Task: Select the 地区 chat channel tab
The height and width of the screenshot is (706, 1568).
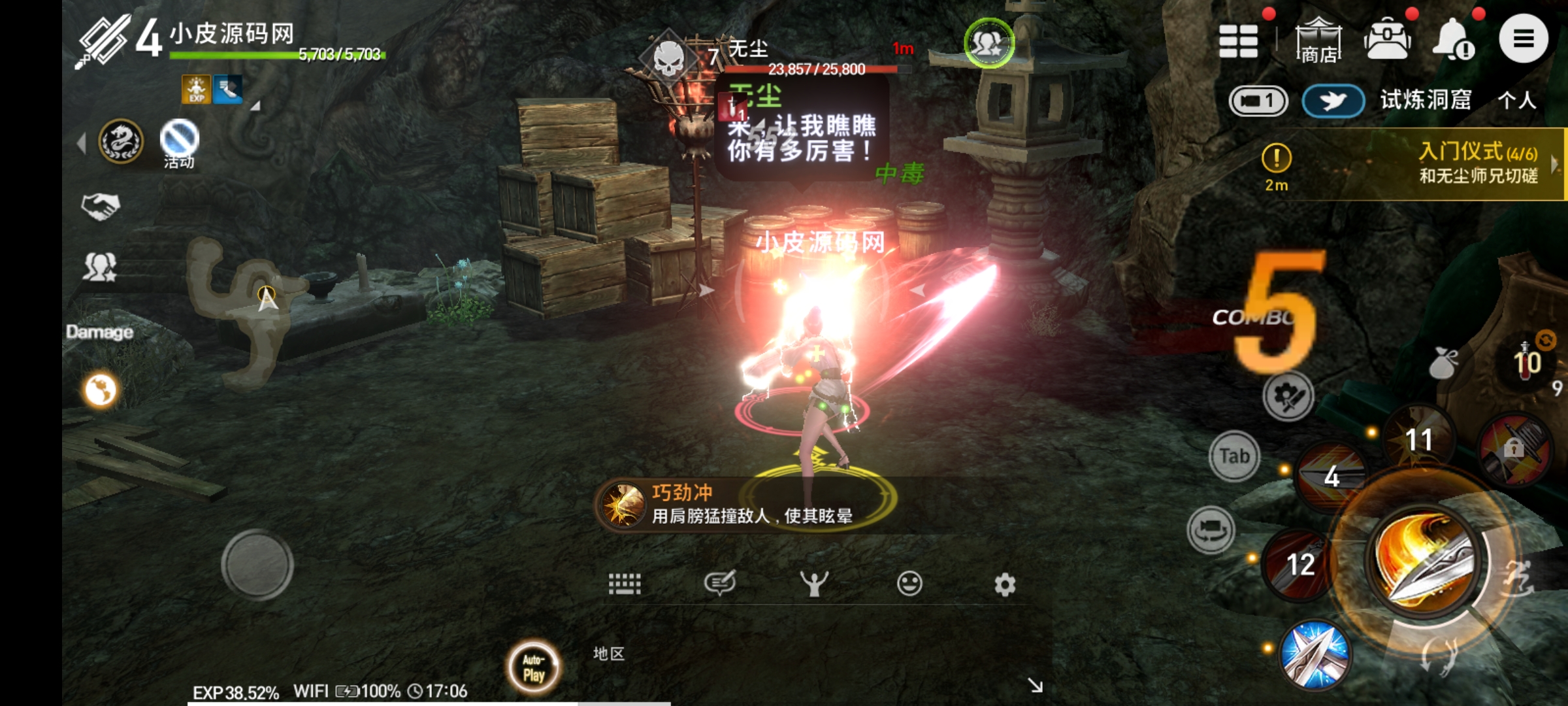Action: [x=609, y=654]
